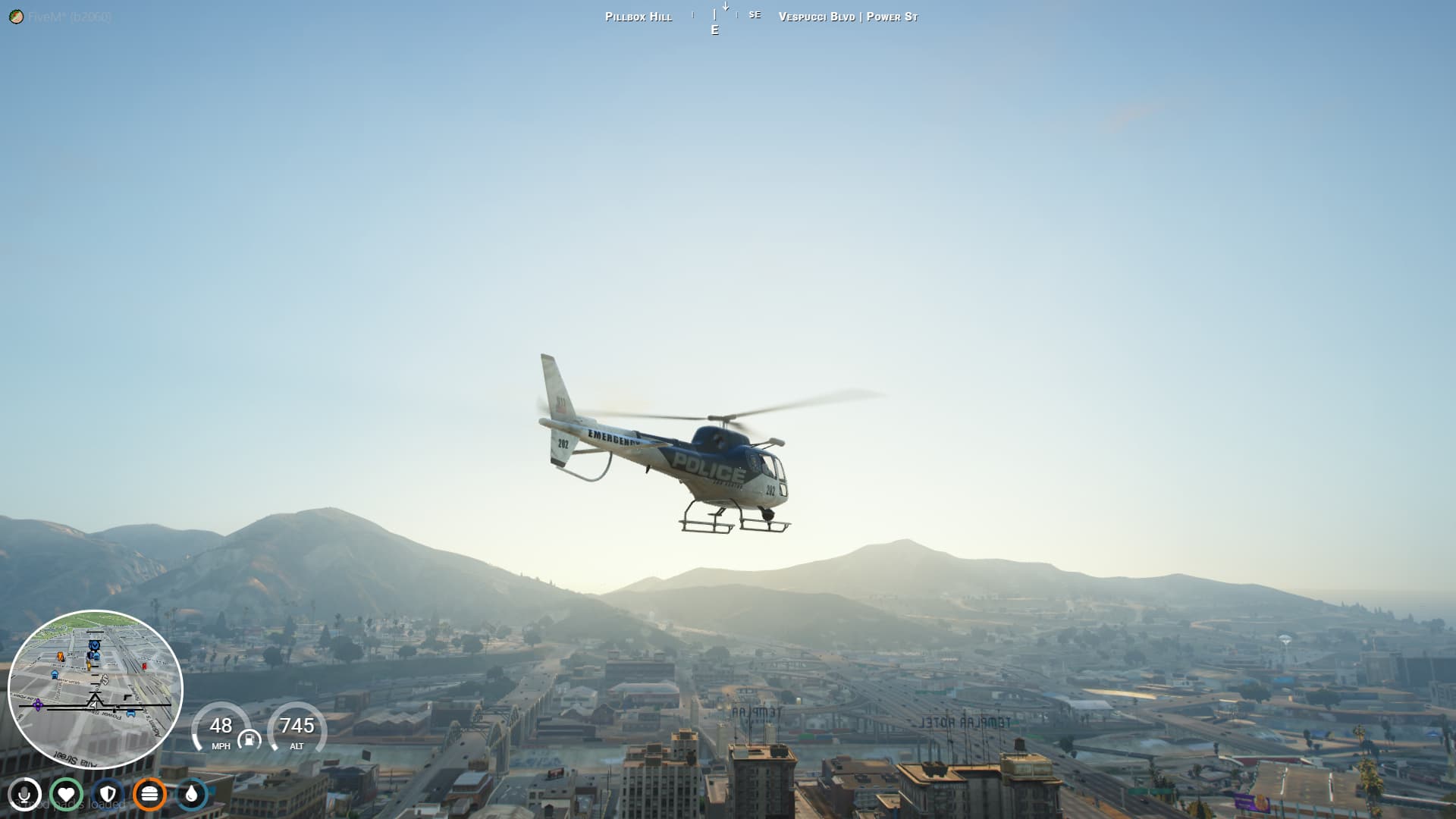Viewport: 1456px width, 819px height.
Task: Select the dollar sign blip on minimap
Action: click(x=105, y=679)
